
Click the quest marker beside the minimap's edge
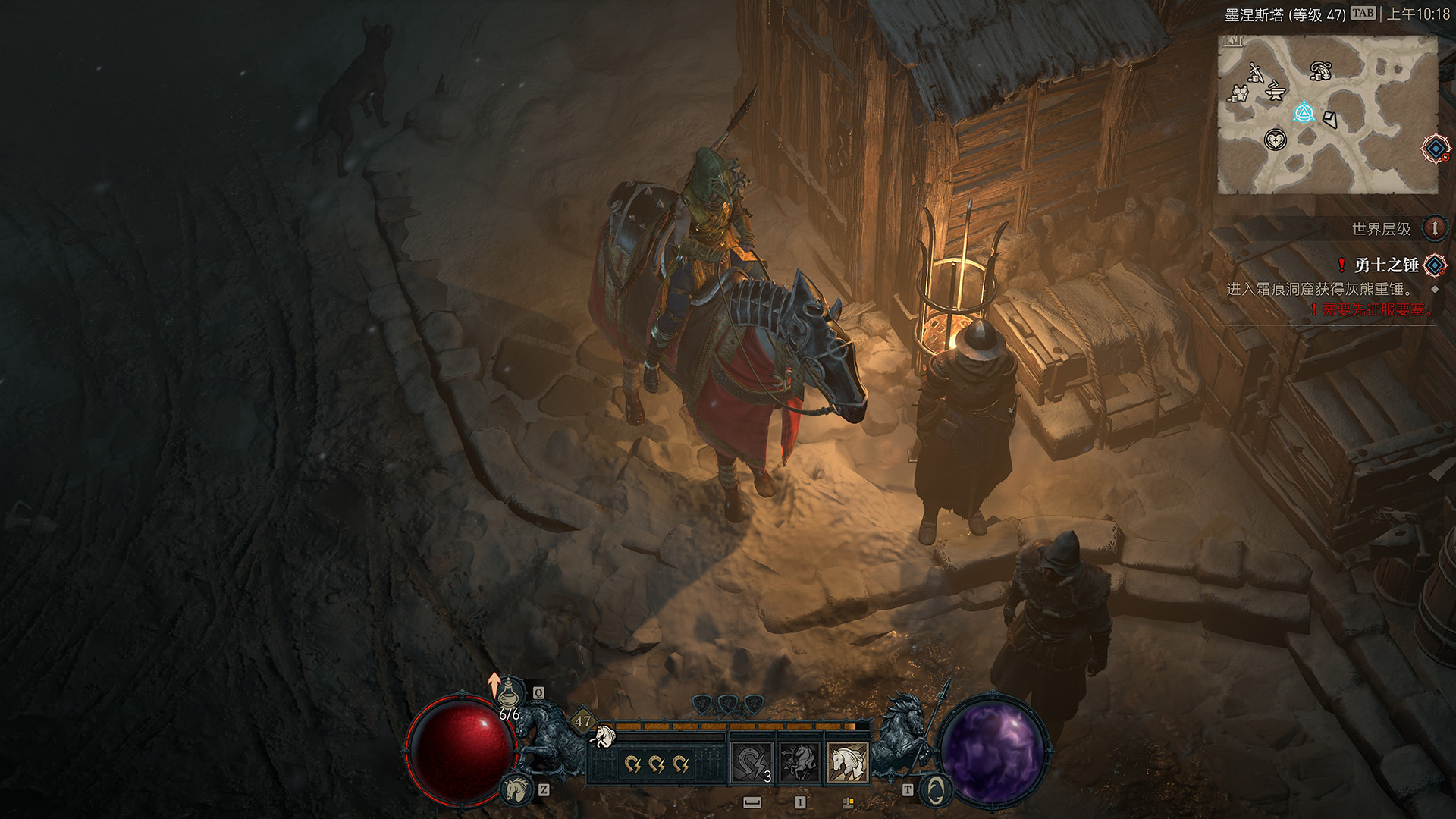(x=1436, y=149)
